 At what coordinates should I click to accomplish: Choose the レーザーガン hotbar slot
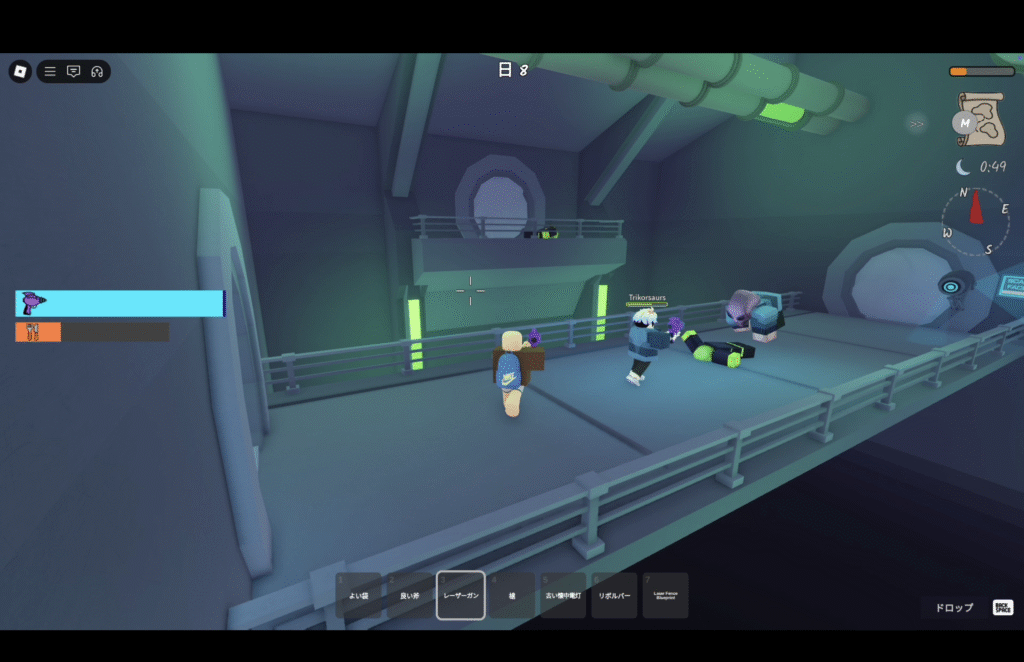click(x=461, y=595)
